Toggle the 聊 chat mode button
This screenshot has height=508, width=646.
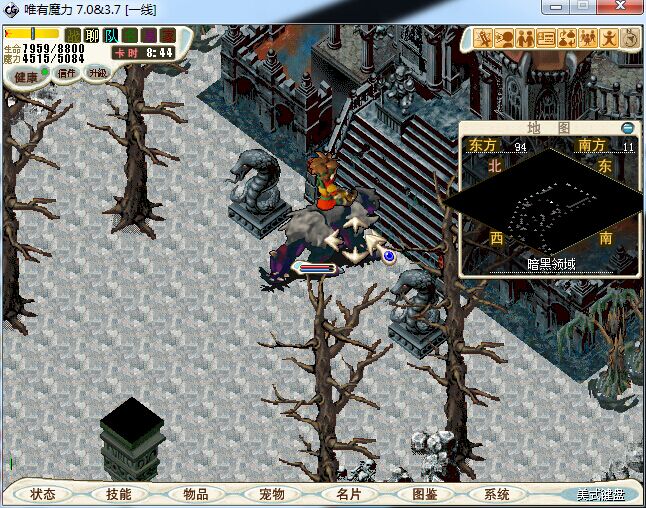92,35
